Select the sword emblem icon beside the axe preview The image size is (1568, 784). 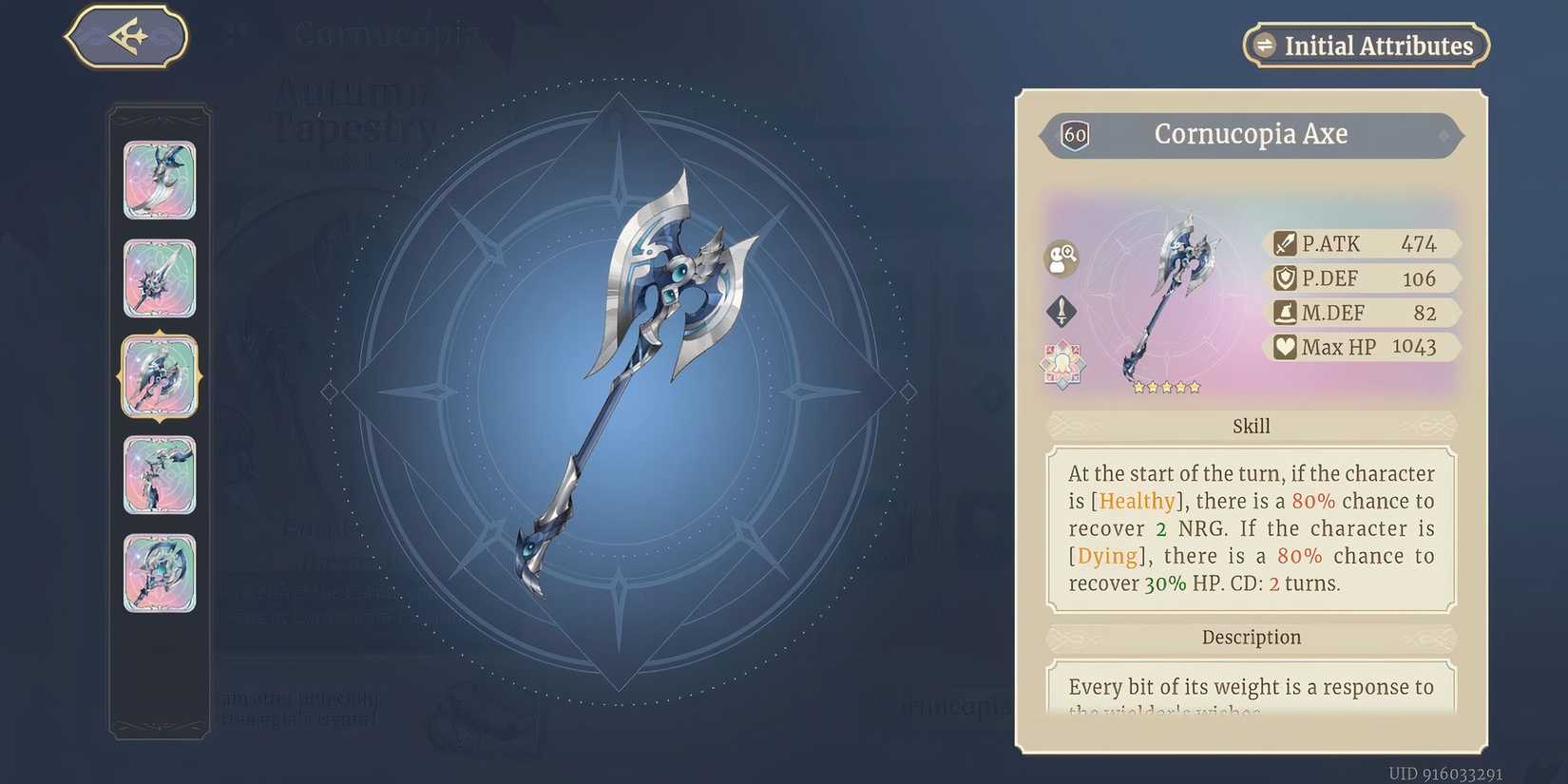[x=1061, y=311]
